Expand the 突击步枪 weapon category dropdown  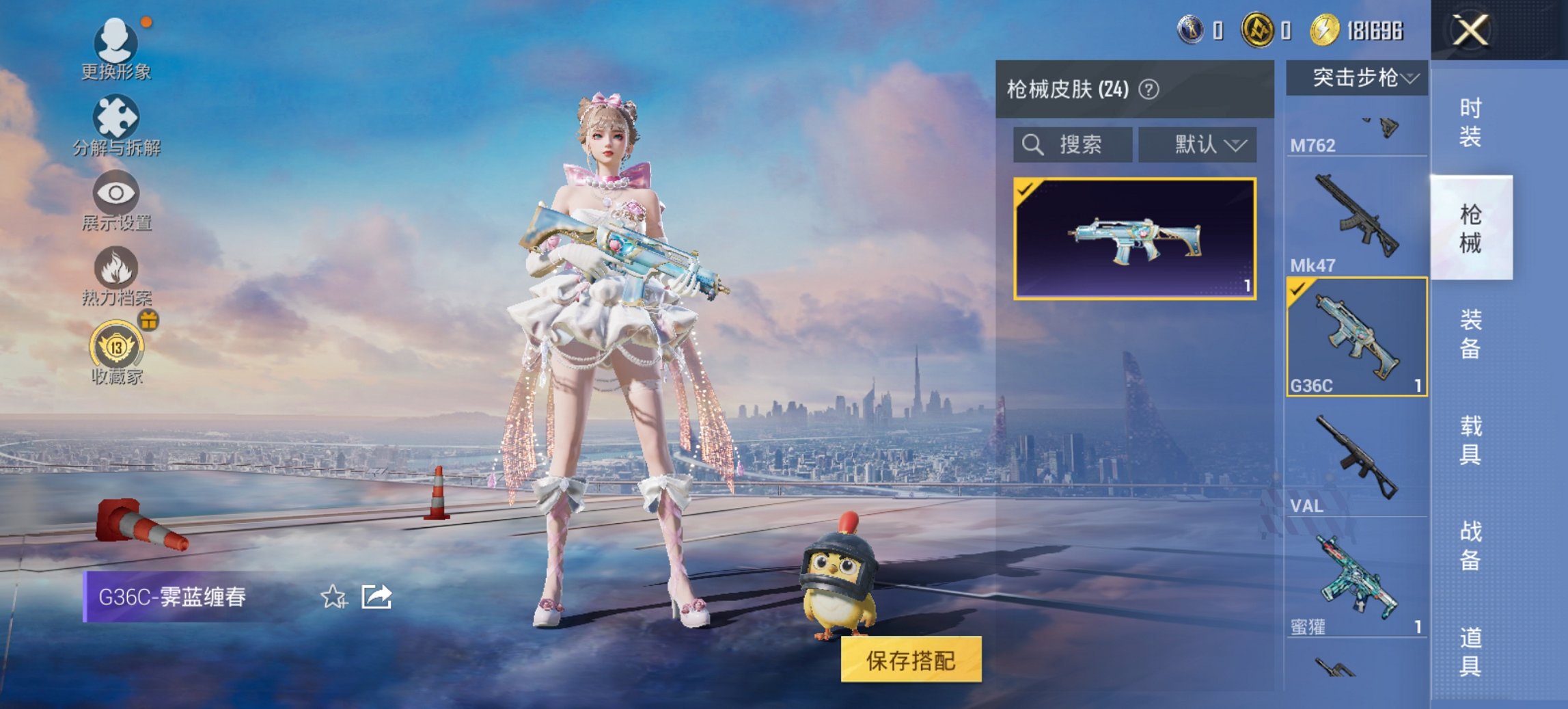(x=1356, y=77)
